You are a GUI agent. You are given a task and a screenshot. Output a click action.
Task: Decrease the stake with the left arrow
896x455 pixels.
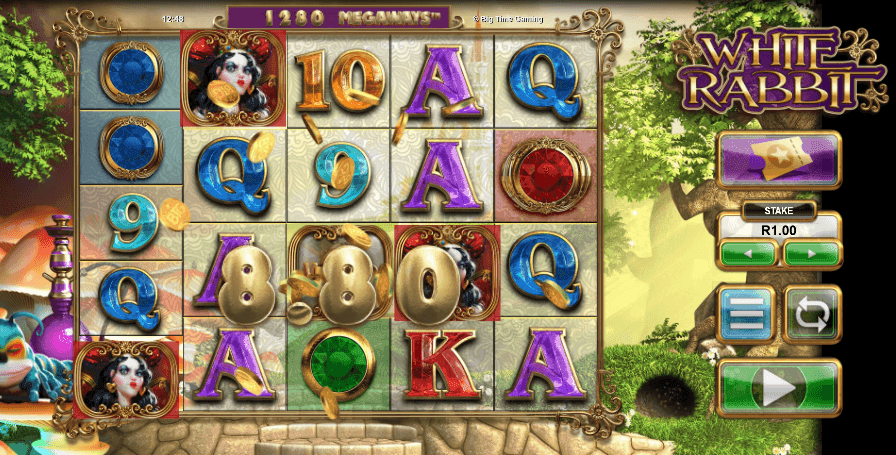pyautogui.click(x=748, y=254)
